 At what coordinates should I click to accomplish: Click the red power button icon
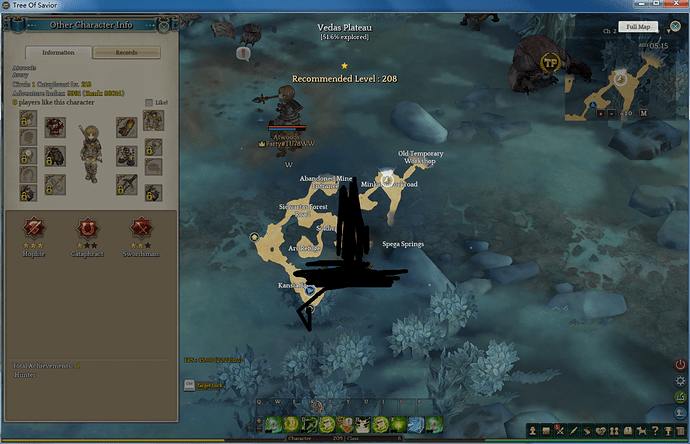click(681, 364)
